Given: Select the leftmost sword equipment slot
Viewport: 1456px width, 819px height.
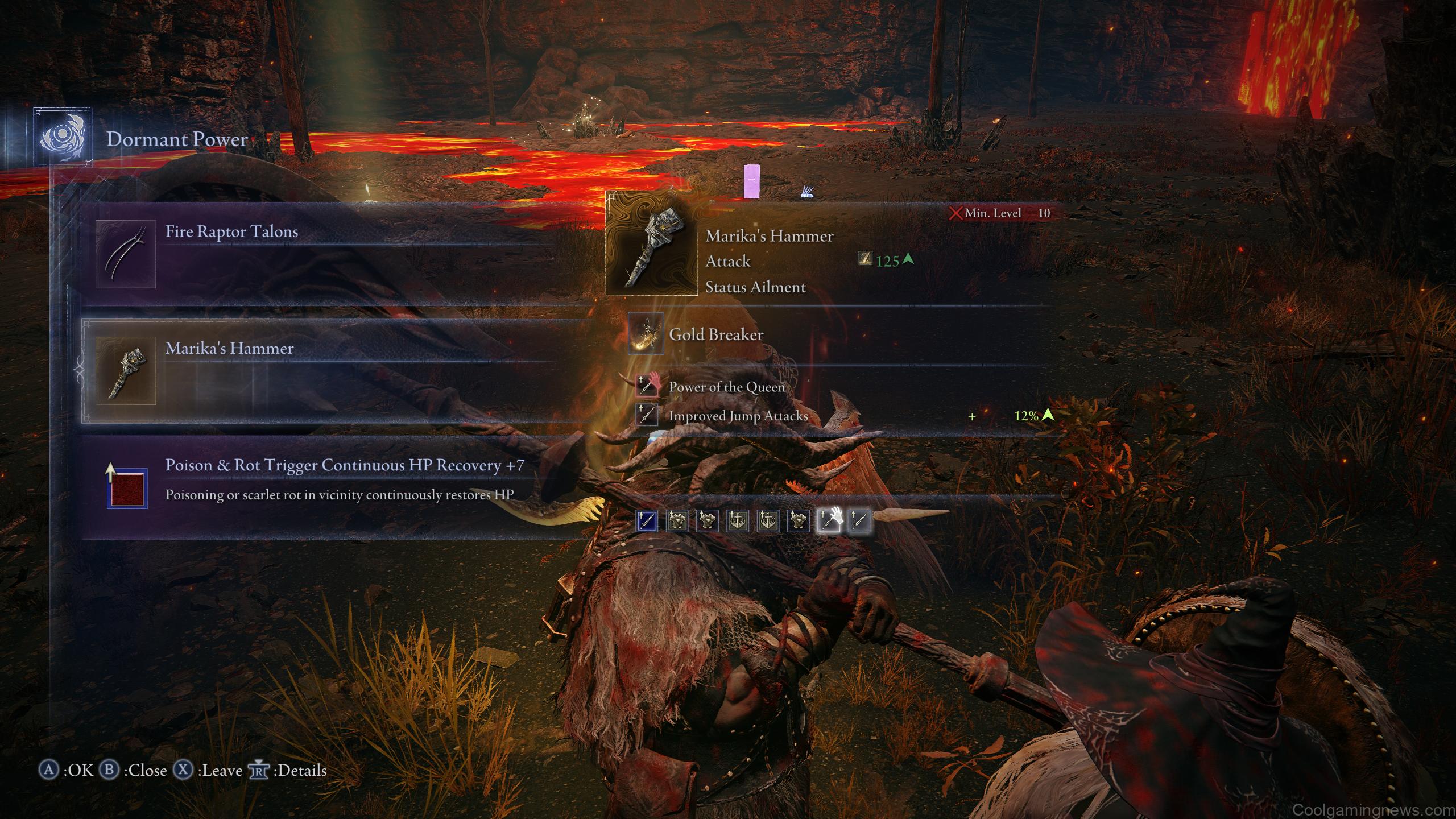Looking at the screenshot, I should point(647,522).
